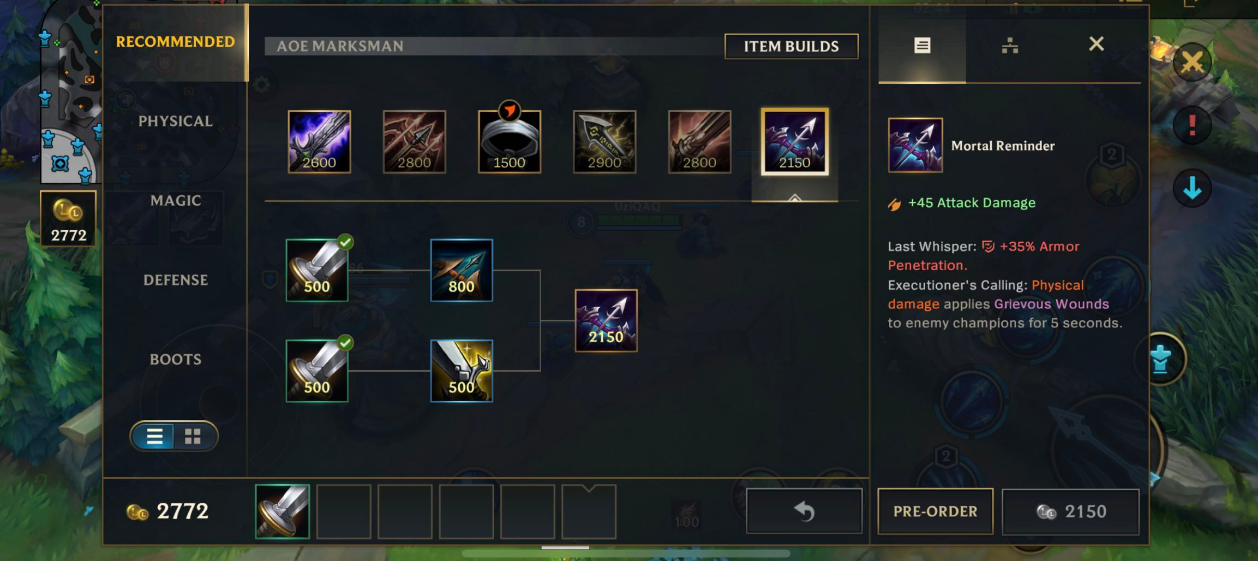
Task: Select the 500 gold sword component
Action: point(461,370)
